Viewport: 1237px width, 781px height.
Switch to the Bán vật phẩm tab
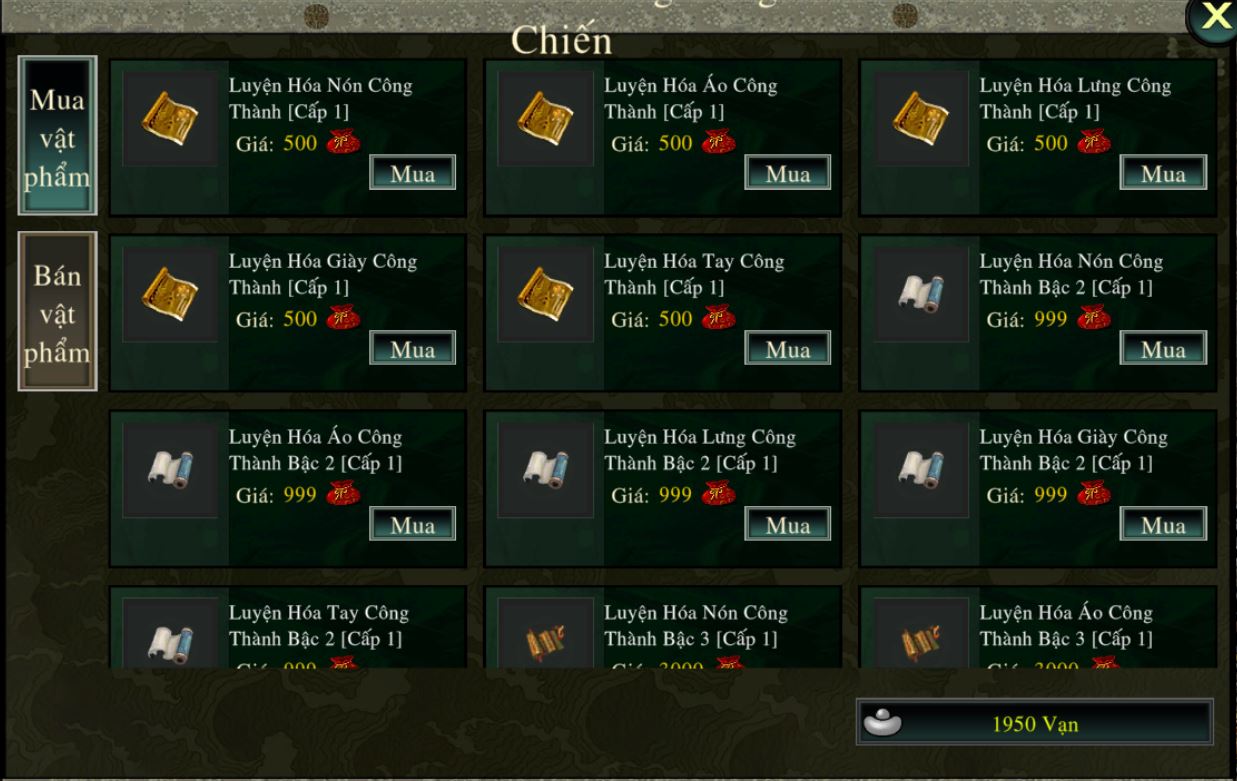[x=58, y=312]
